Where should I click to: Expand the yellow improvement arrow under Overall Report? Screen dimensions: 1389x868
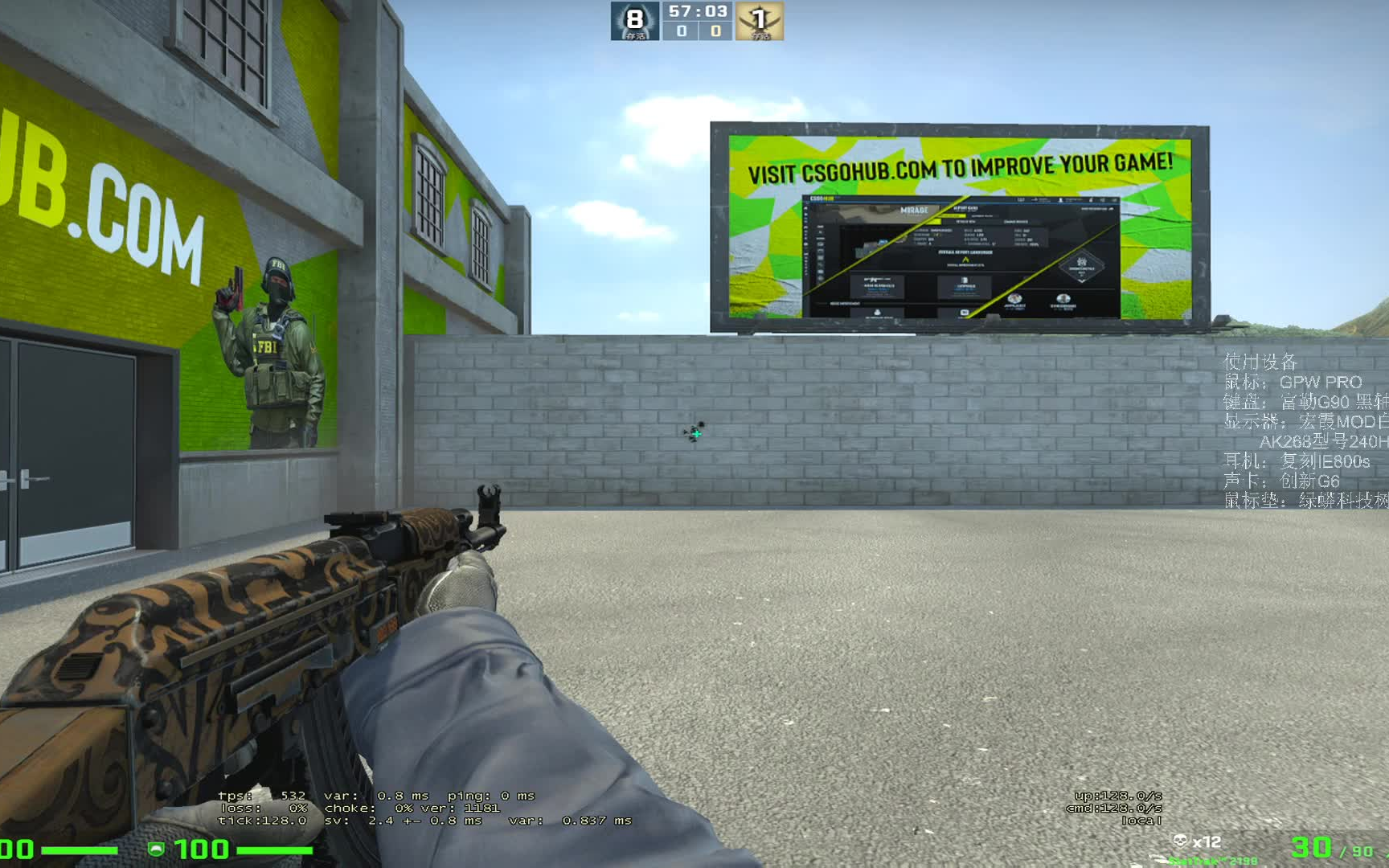coord(965,259)
